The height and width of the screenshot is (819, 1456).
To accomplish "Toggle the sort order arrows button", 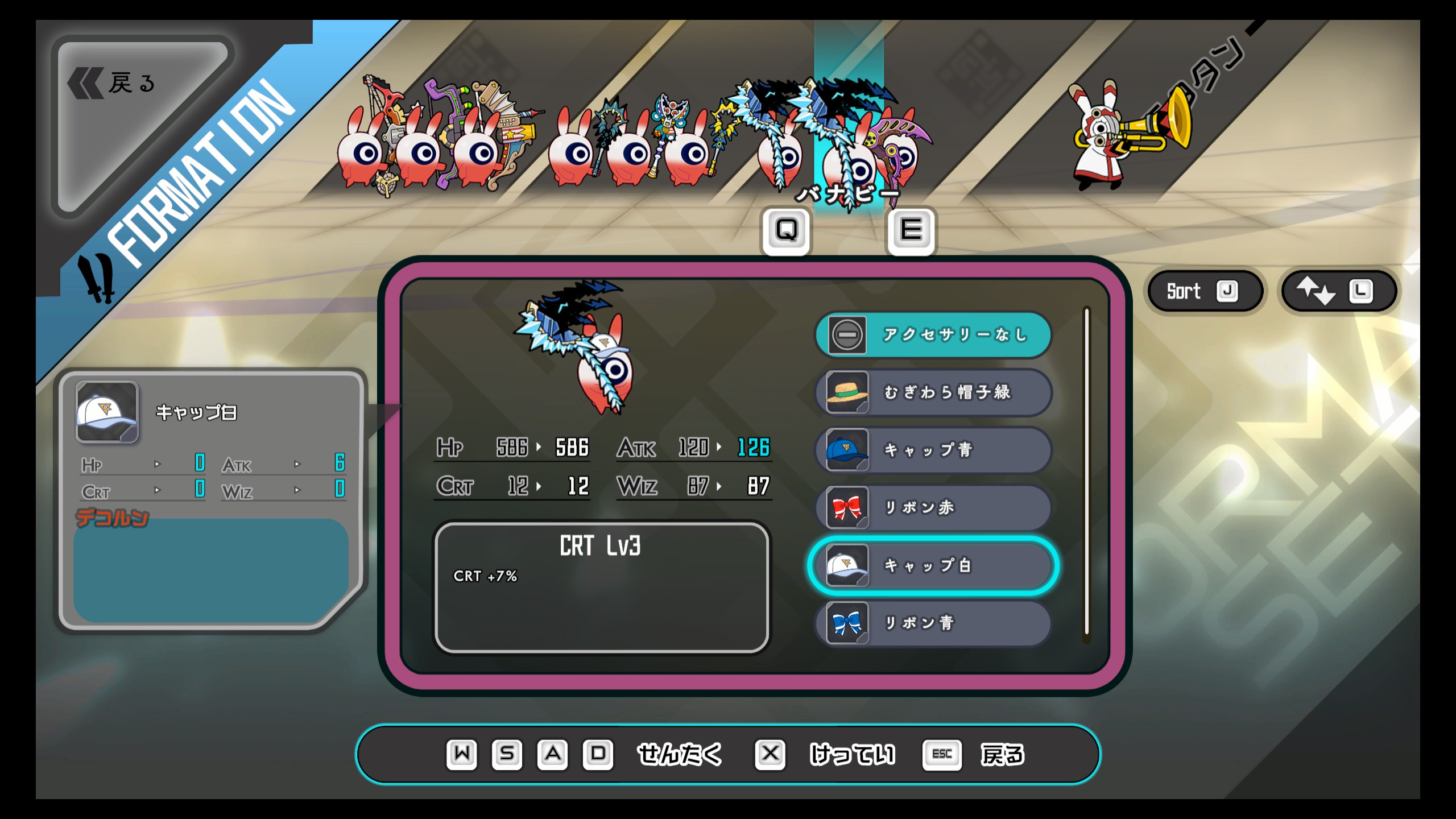I will (x=1338, y=291).
